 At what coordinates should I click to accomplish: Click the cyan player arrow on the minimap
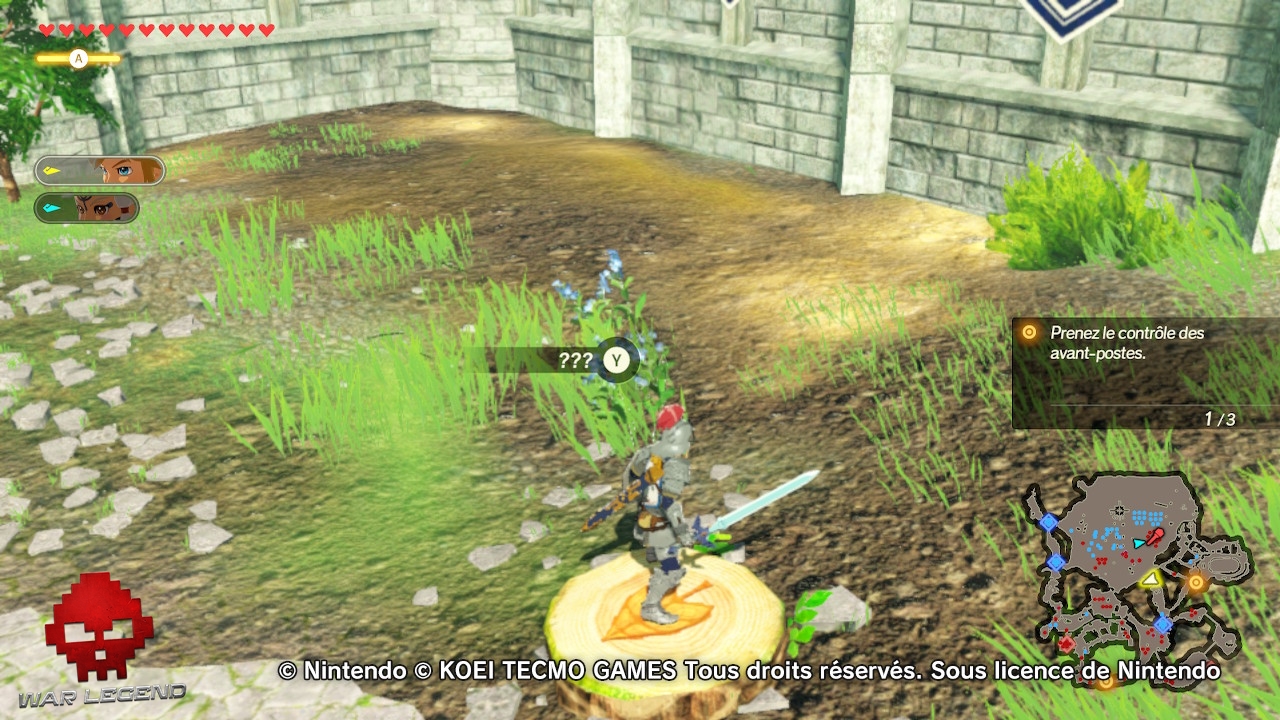[1137, 543]
